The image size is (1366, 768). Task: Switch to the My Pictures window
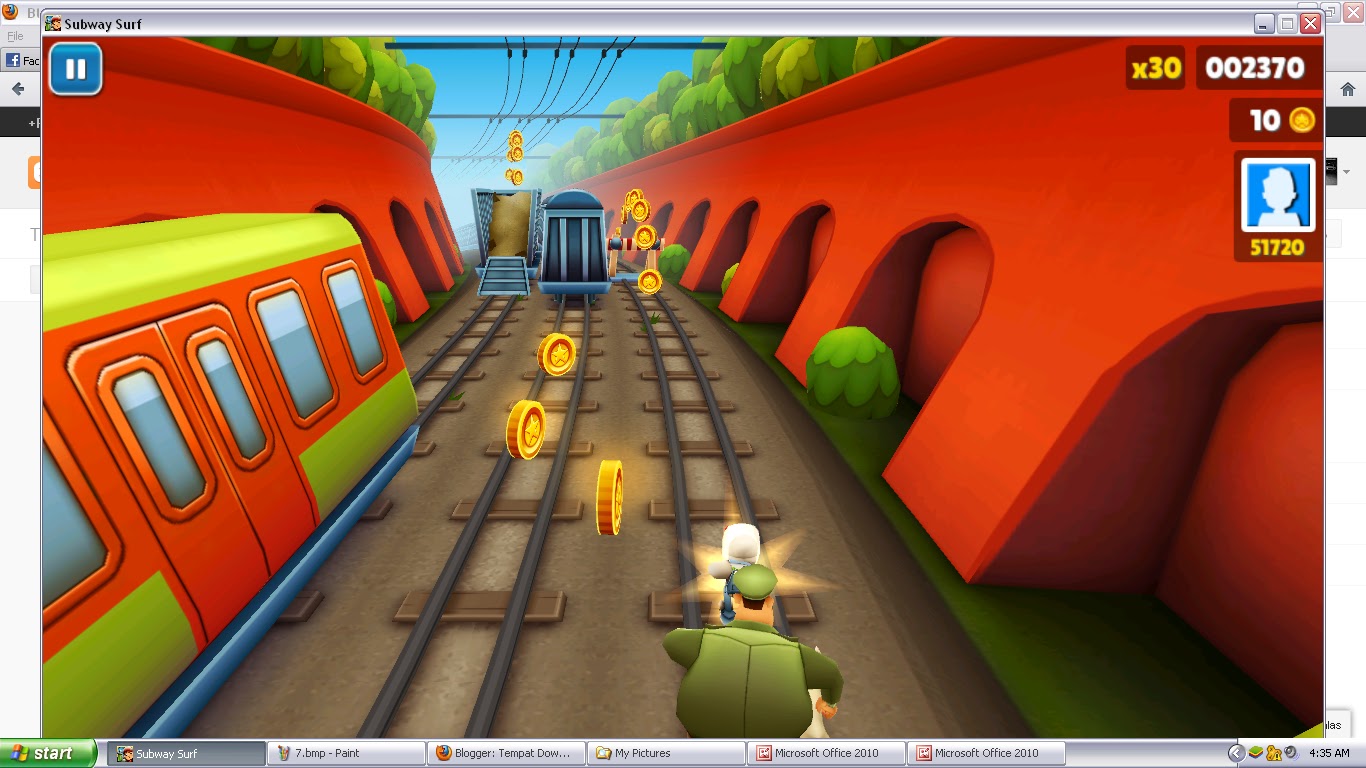pos(665,753)
